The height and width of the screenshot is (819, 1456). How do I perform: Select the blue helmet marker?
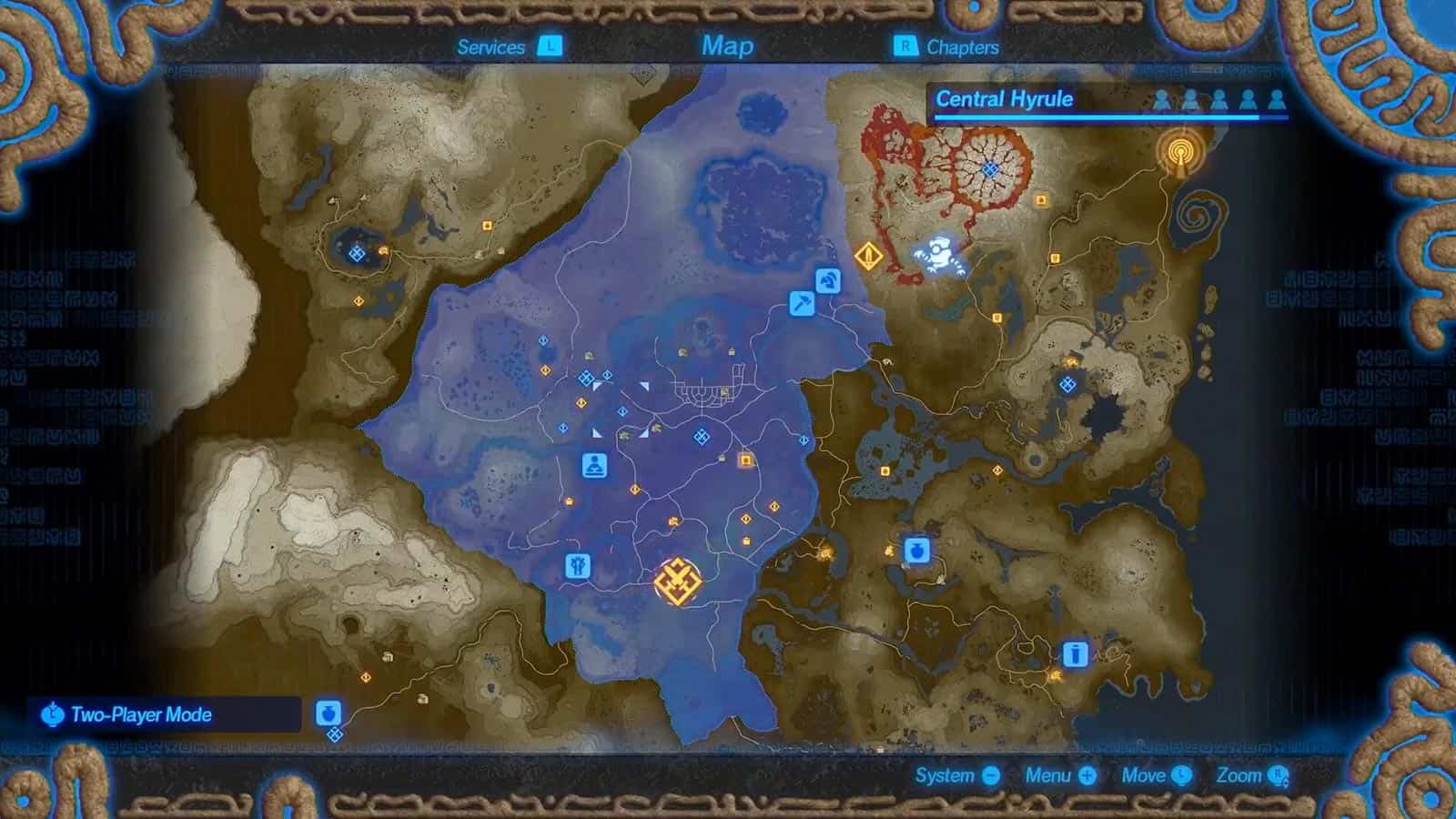[x=828, y=281]
